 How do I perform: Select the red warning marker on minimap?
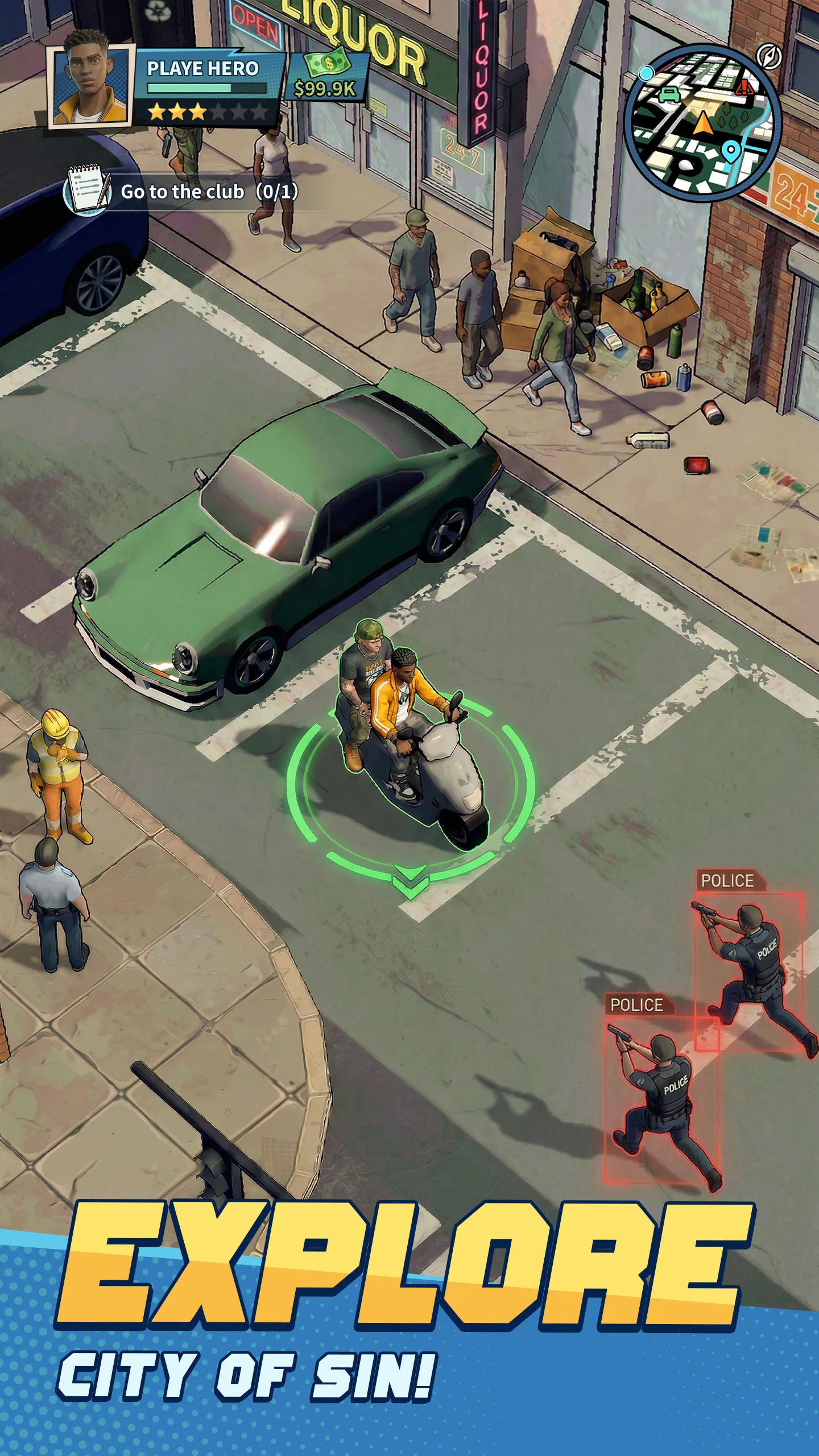[744, 87]
